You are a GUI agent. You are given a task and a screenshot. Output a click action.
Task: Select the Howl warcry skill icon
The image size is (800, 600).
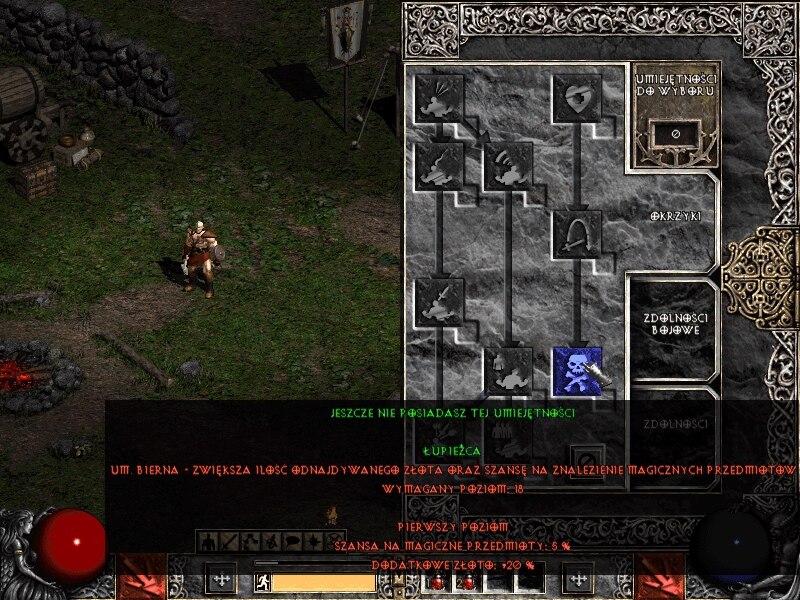coord(440,98)
